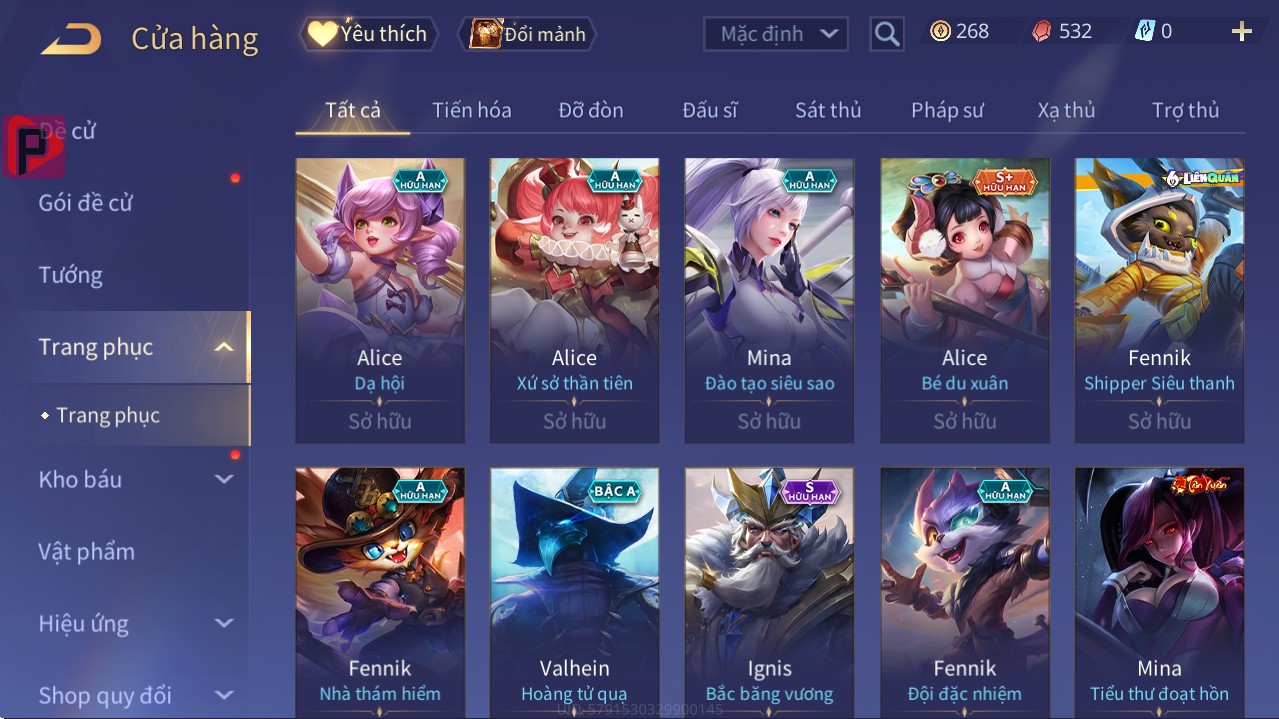Viewport: 1279px width, 719px height.
Task: Open the Đổi mảnh exchange
Action: tap(527, 34)
